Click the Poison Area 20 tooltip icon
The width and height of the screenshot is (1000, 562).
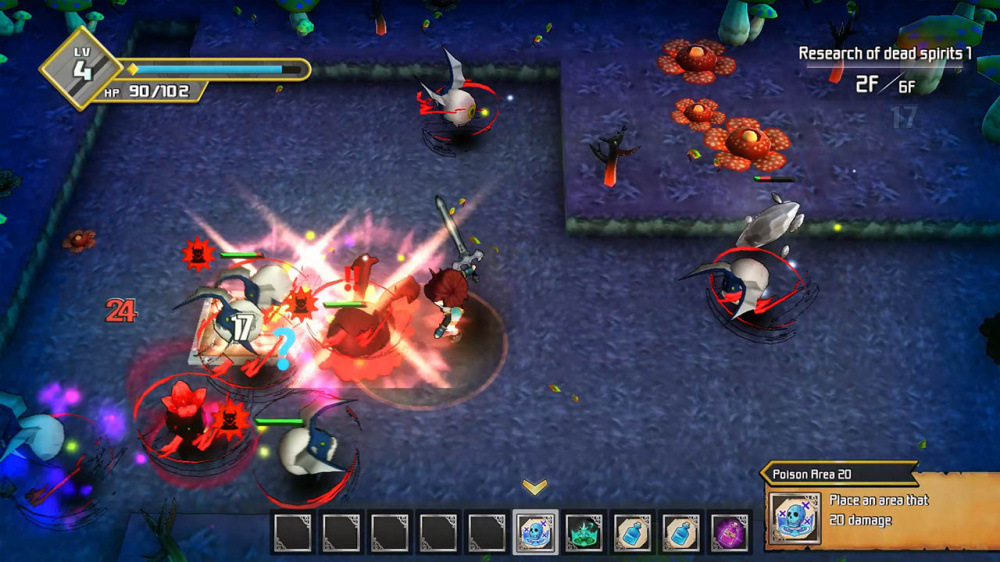click(796, 518)
